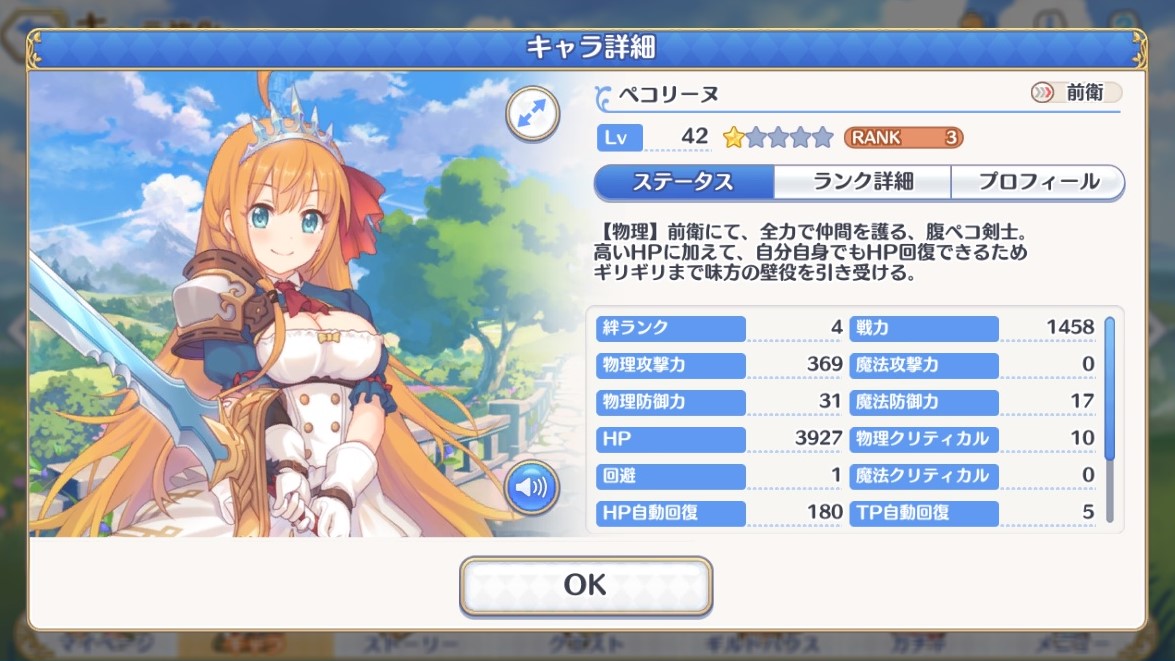
Task: Open the ランク詳細 tab
Action: pyautogui.click(x=862, y=182)
